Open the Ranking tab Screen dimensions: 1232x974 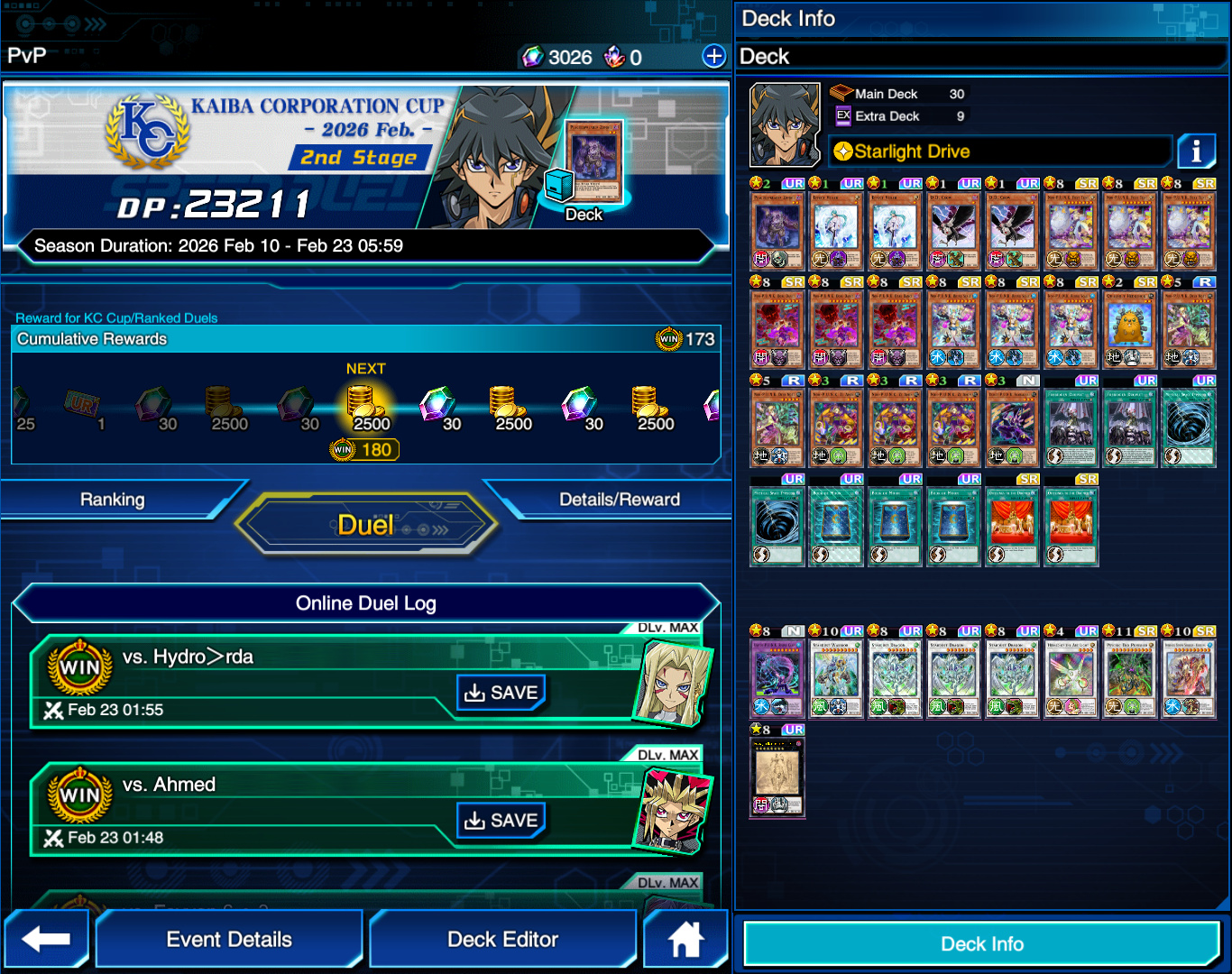(x=112, y=500)
